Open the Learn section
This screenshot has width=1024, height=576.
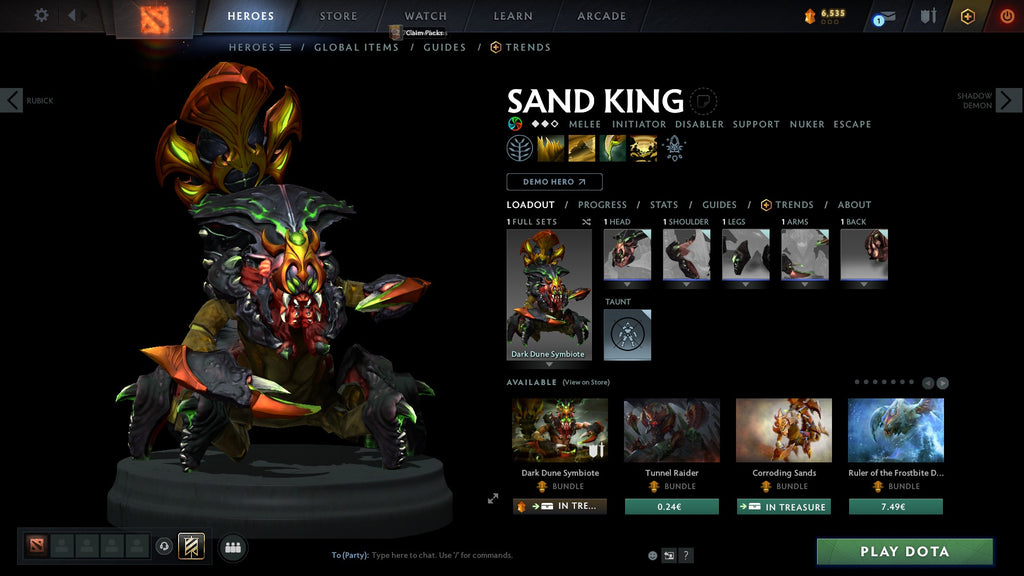pyautogui.click(x=513, y=16)
